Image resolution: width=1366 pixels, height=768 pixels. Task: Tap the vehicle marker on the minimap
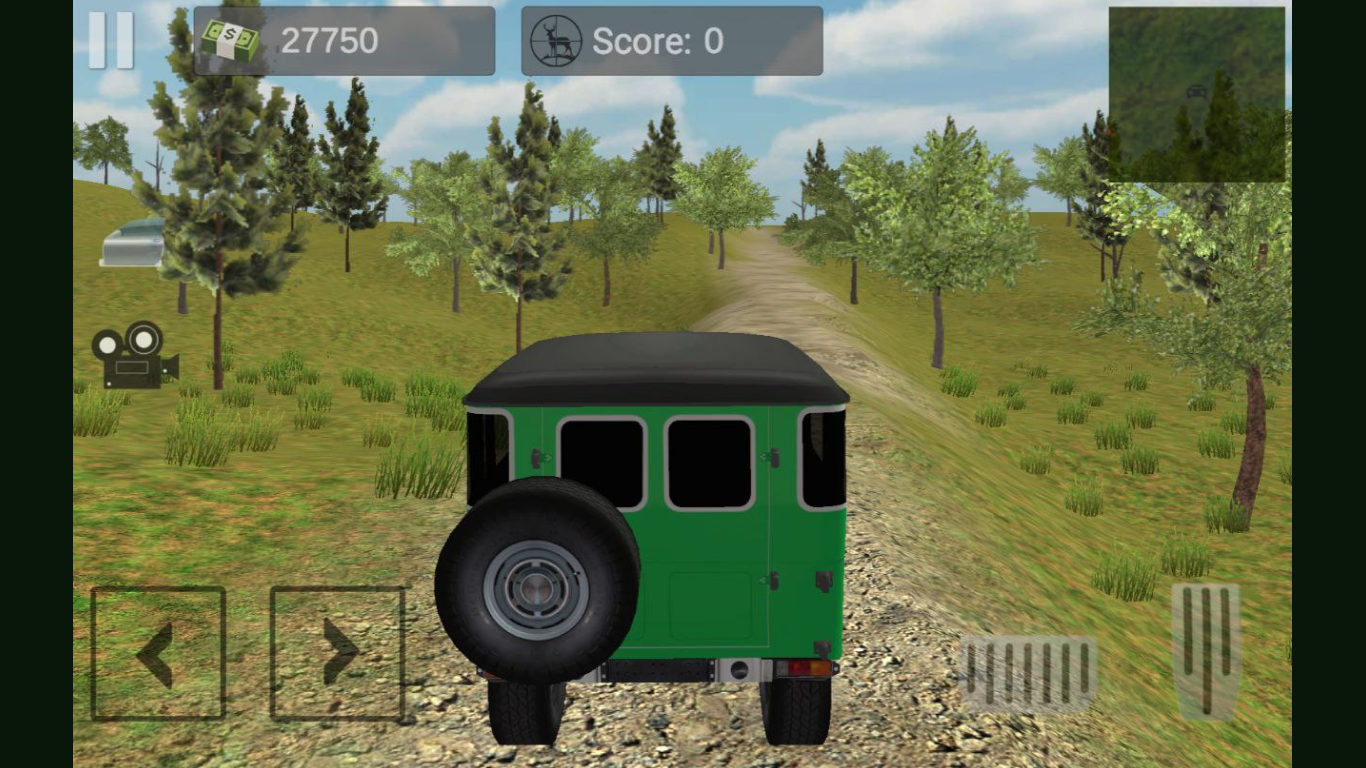pos(1198,91)
